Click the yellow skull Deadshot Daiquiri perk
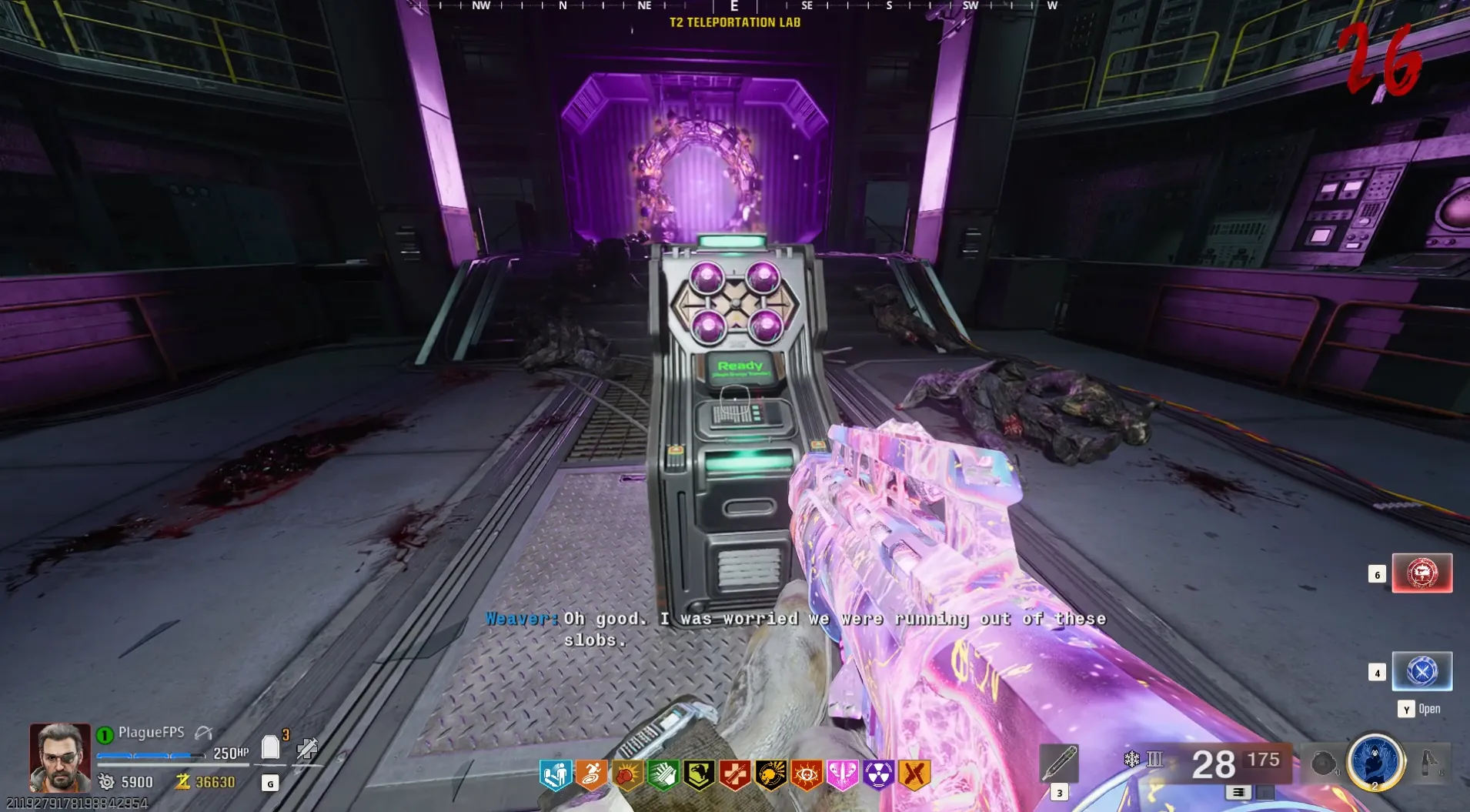This screenshot has width=1470, height=812. [x=770, y=775]
